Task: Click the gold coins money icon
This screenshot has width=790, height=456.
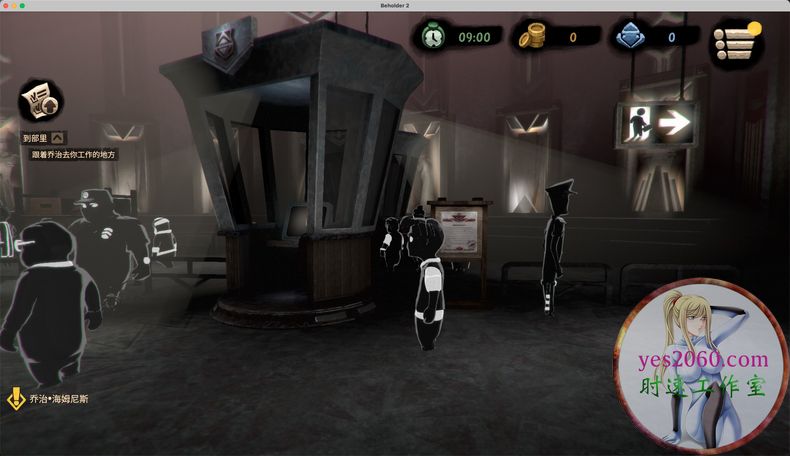Action: [x=530, y=38]
